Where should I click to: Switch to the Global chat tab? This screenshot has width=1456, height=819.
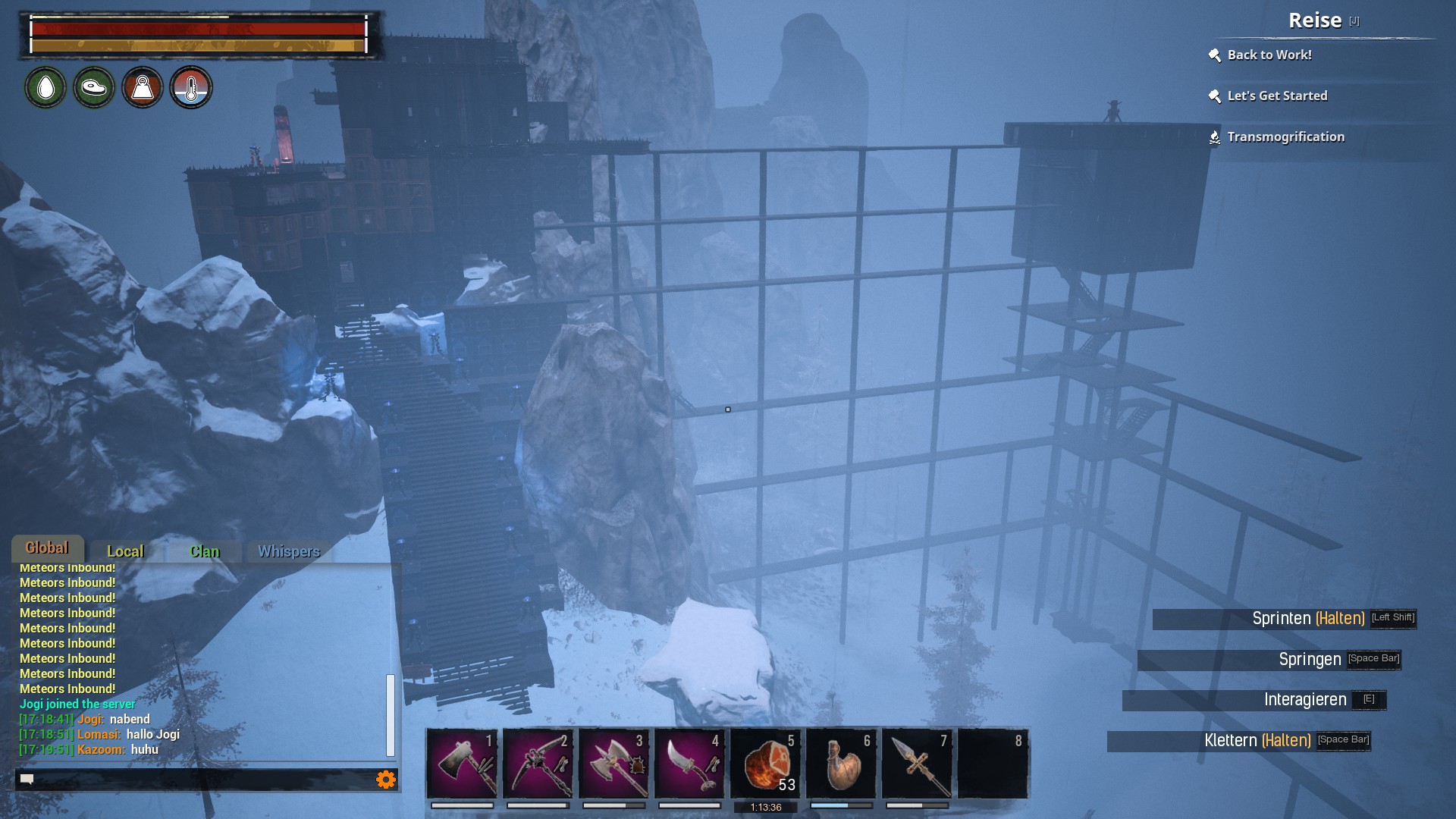pos(47,548)
